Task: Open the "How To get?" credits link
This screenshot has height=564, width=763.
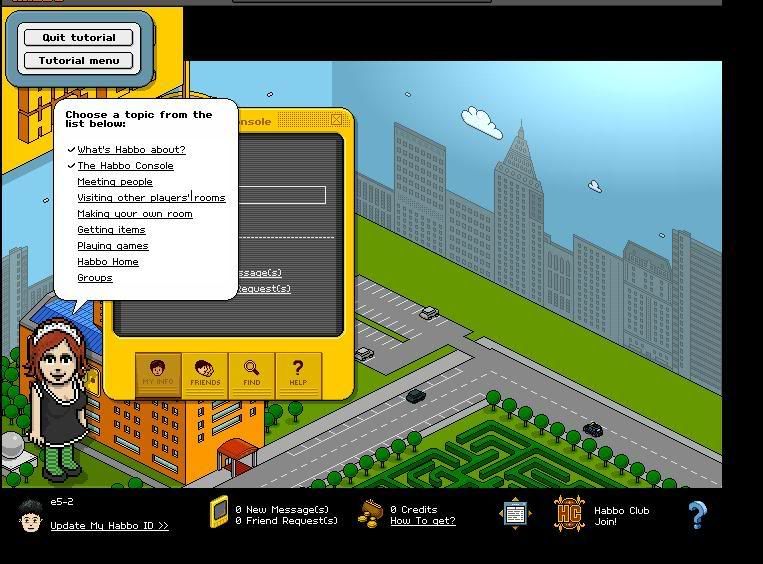Action: 422,521
